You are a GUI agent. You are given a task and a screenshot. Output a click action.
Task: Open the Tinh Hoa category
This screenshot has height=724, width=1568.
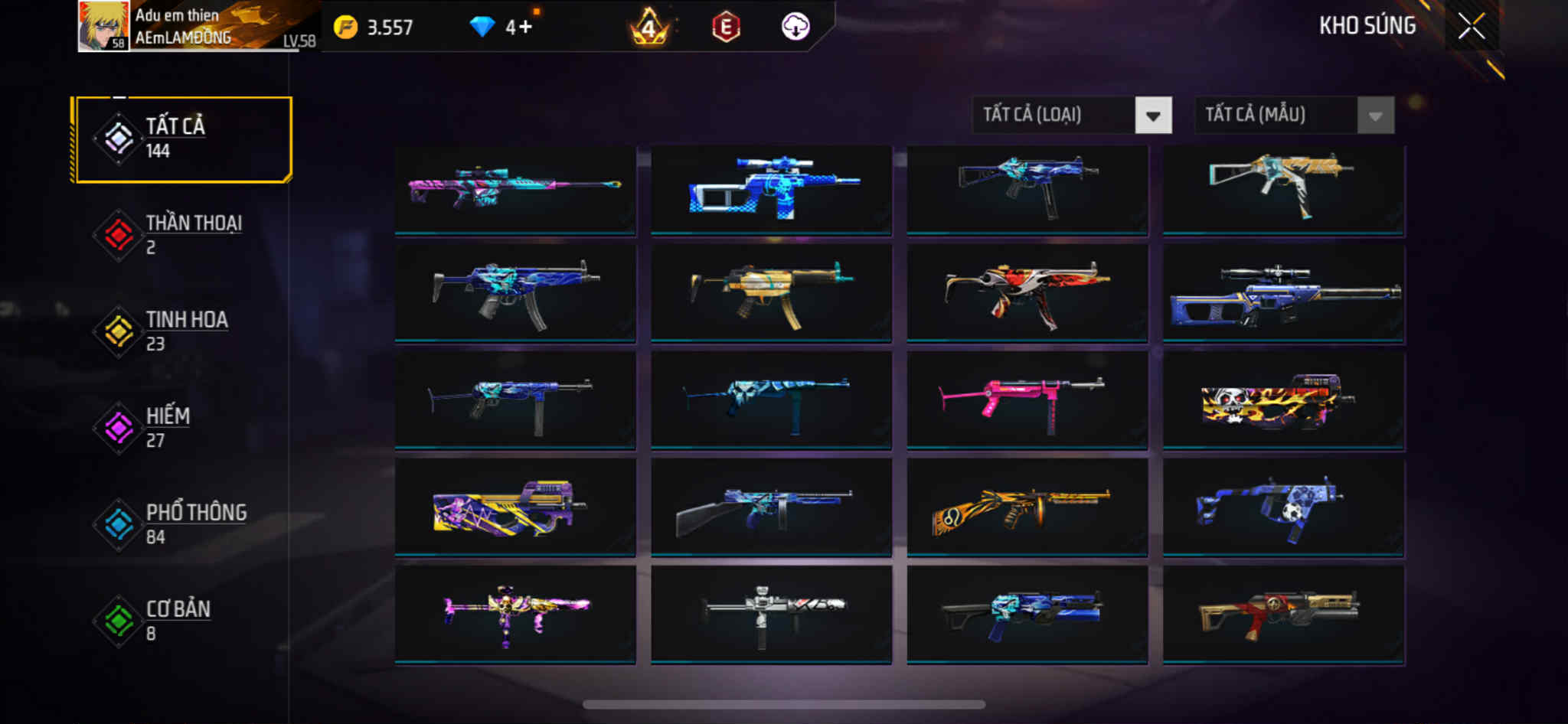182,331
